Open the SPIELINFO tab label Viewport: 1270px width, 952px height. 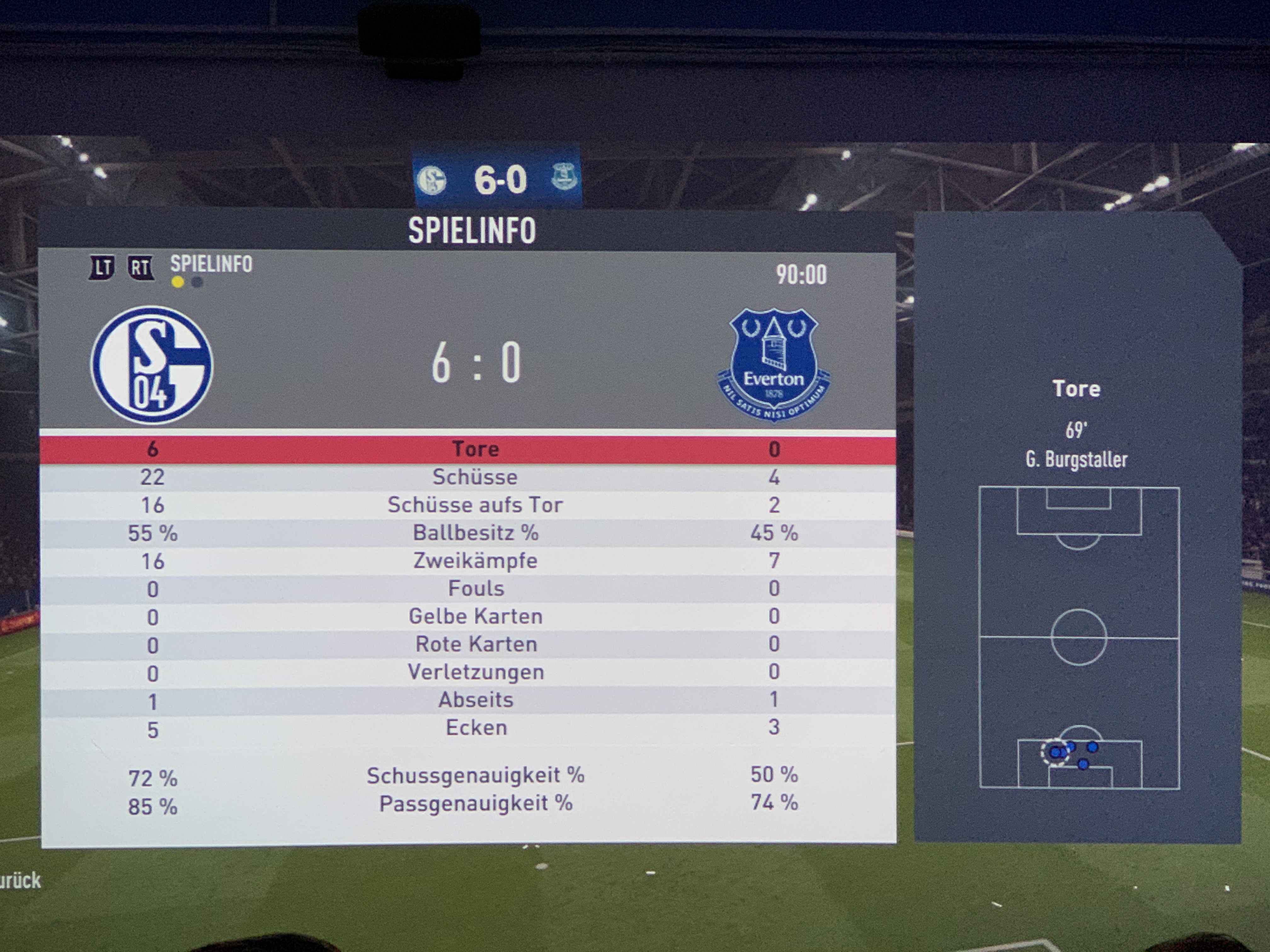click(x=211, y=264)
